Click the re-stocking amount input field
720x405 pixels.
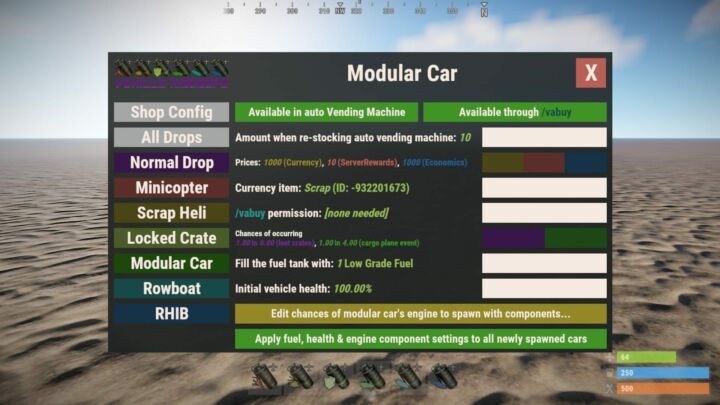point(544,137)
